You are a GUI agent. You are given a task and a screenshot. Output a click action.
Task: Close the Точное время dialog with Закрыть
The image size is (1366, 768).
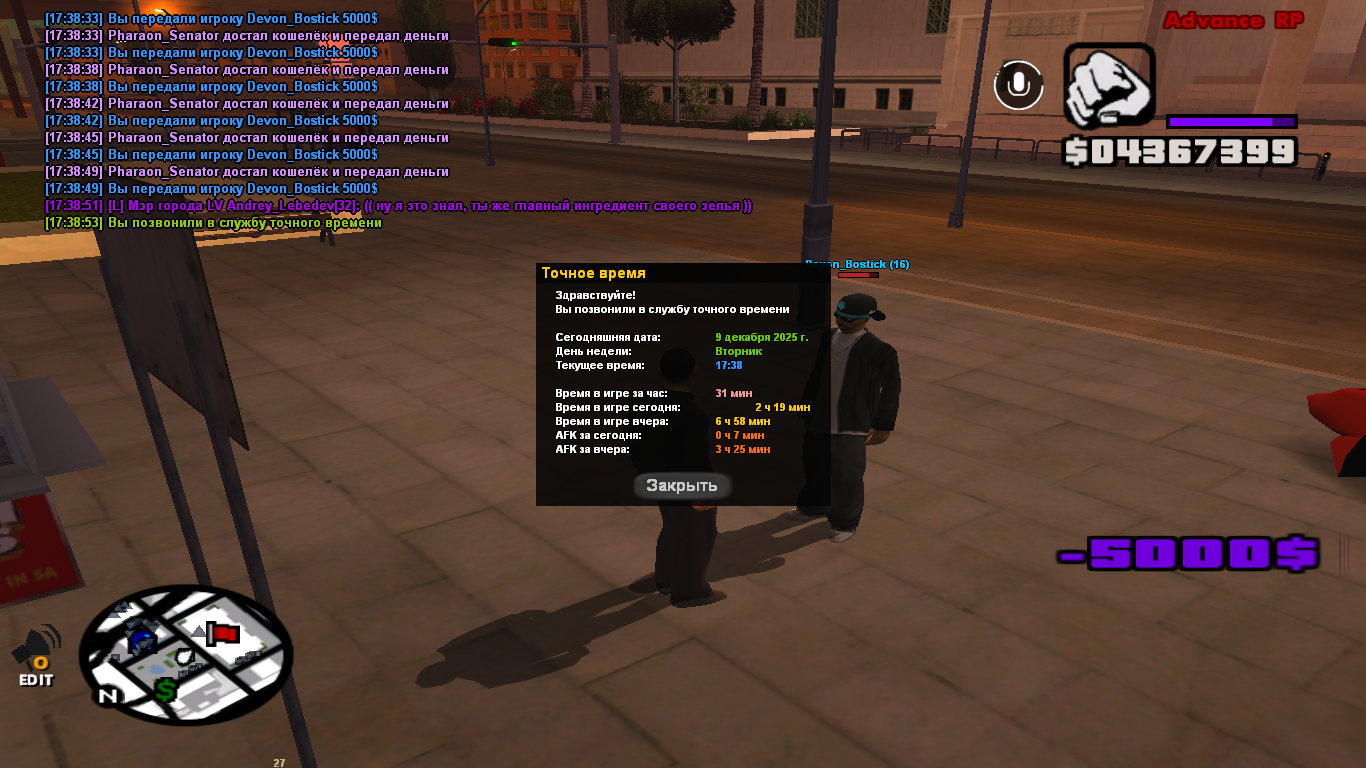(682, 486)
